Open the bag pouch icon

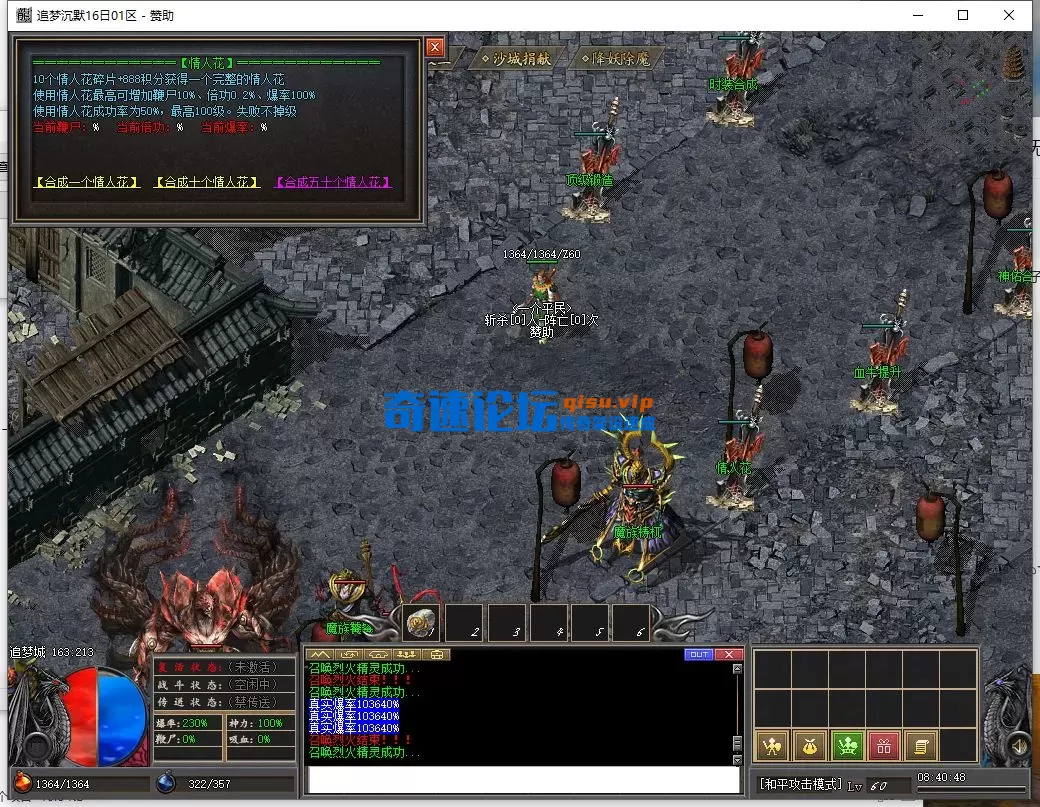(x=809, y=745)
